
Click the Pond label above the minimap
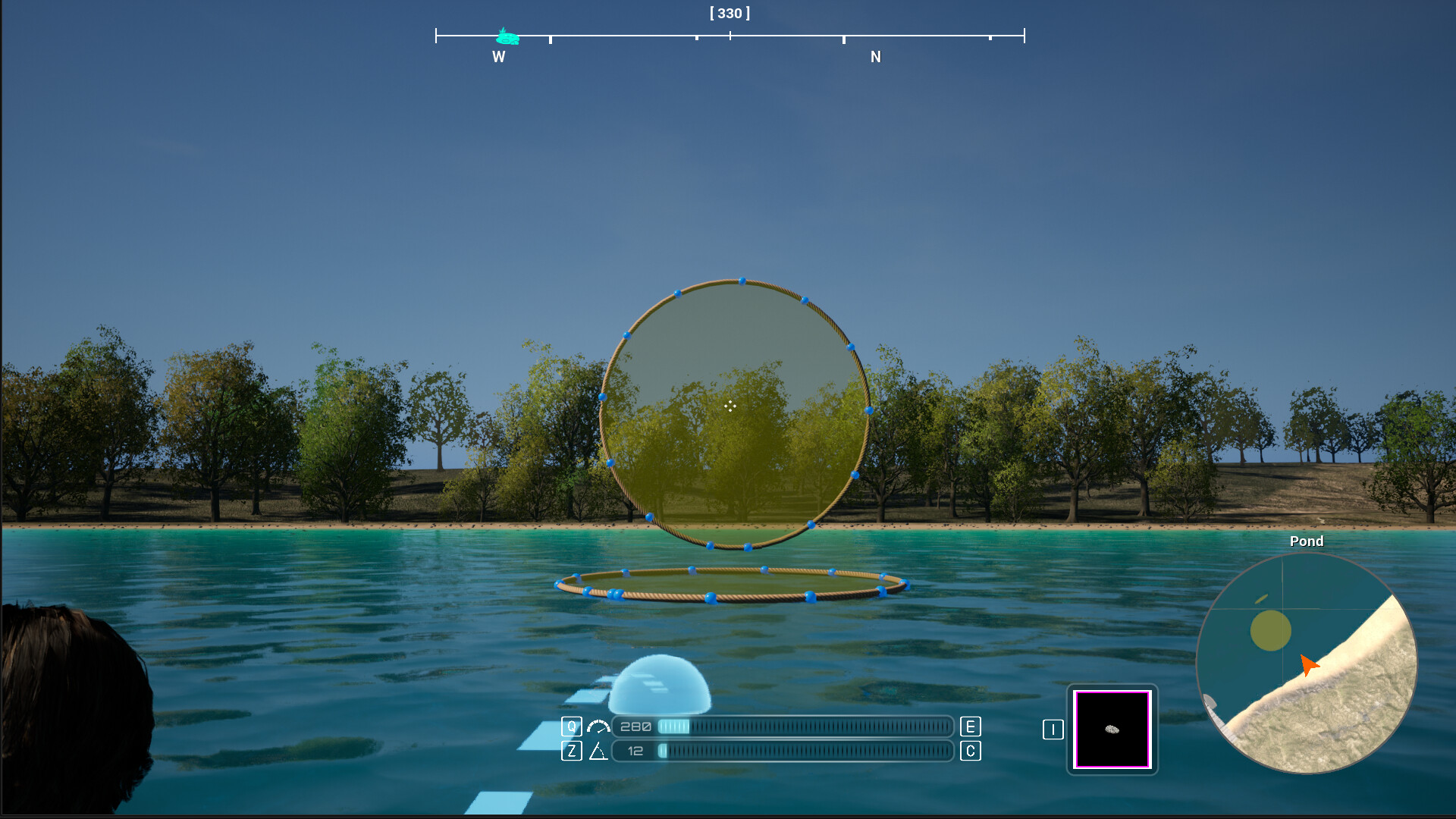(1306, 541)
